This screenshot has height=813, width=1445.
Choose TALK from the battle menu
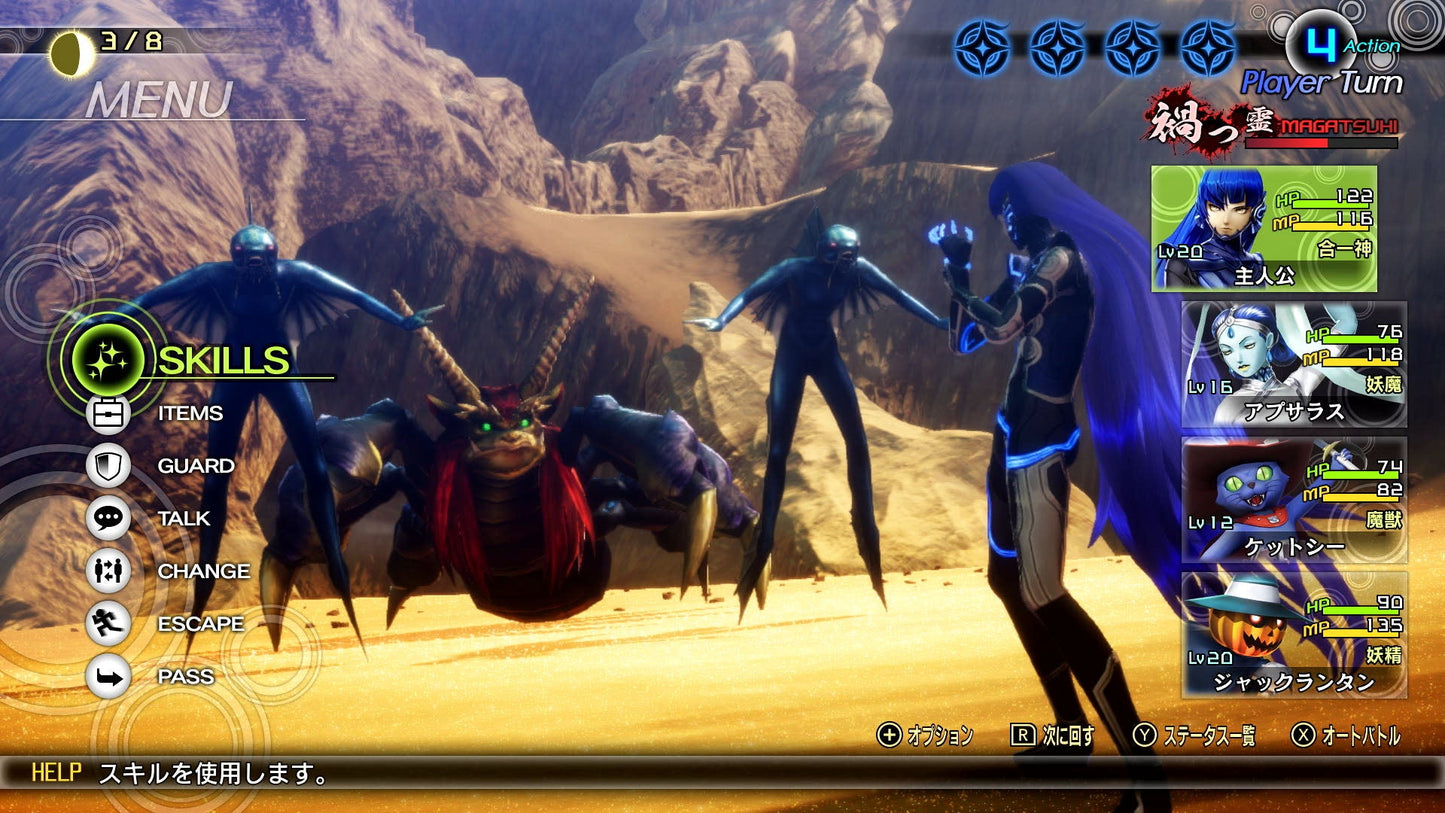coord(185,517)
